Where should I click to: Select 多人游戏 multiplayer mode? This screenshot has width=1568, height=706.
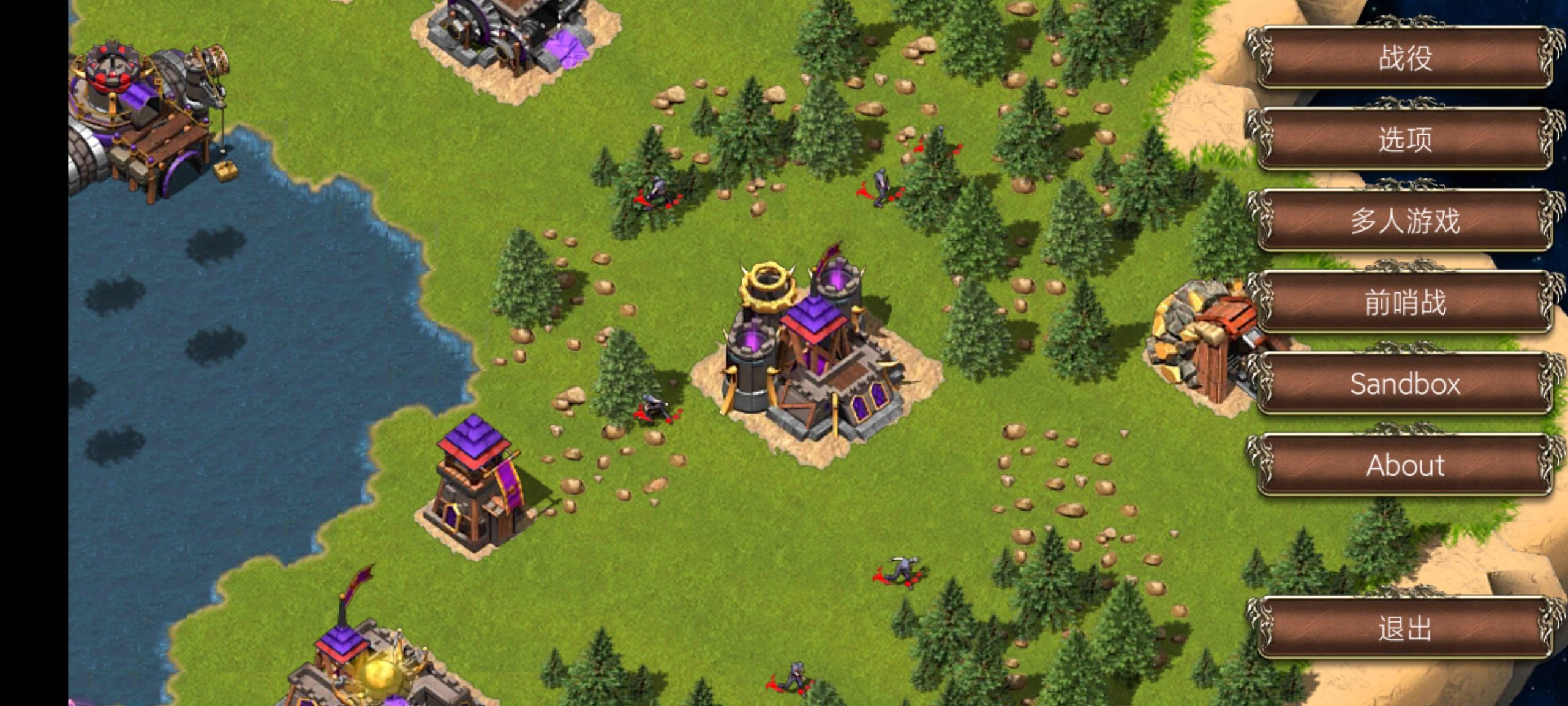tap(1404, 221)
